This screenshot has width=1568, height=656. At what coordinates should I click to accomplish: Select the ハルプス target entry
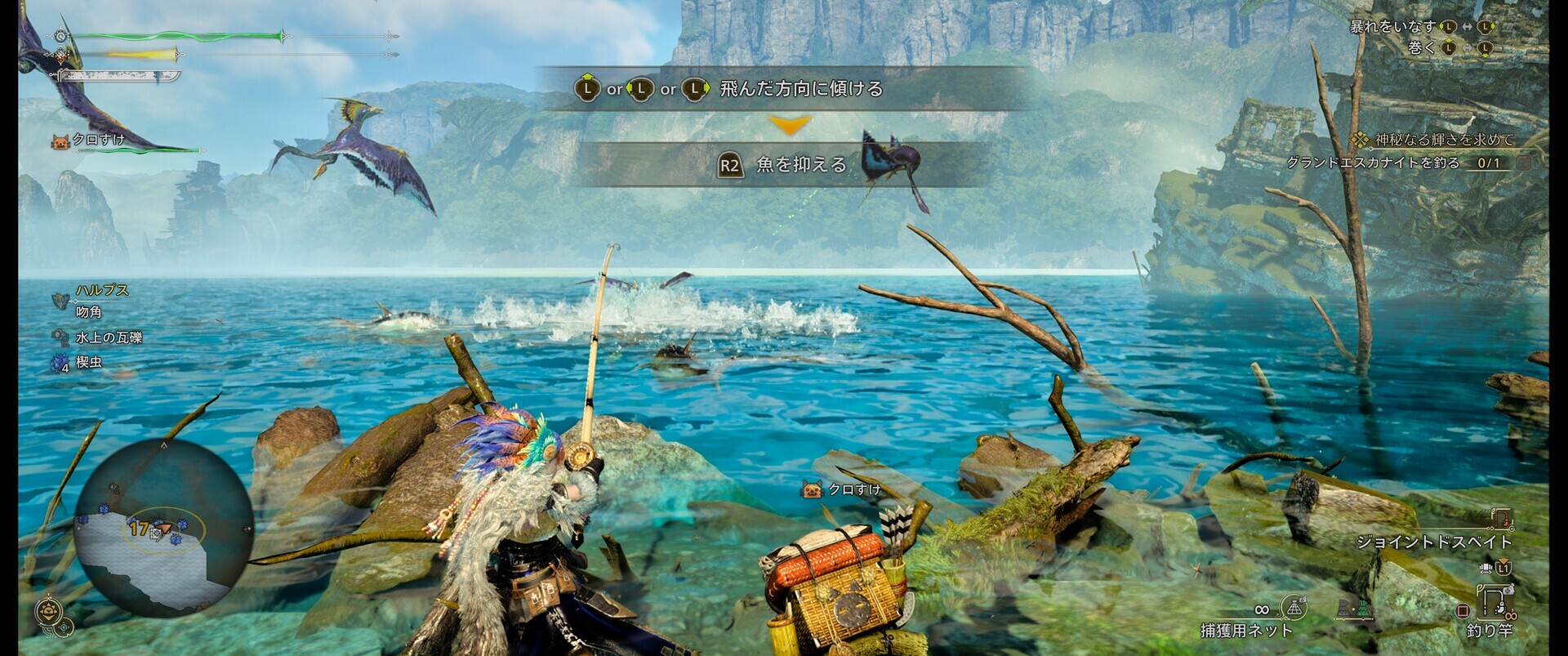[x=101, y=291]
